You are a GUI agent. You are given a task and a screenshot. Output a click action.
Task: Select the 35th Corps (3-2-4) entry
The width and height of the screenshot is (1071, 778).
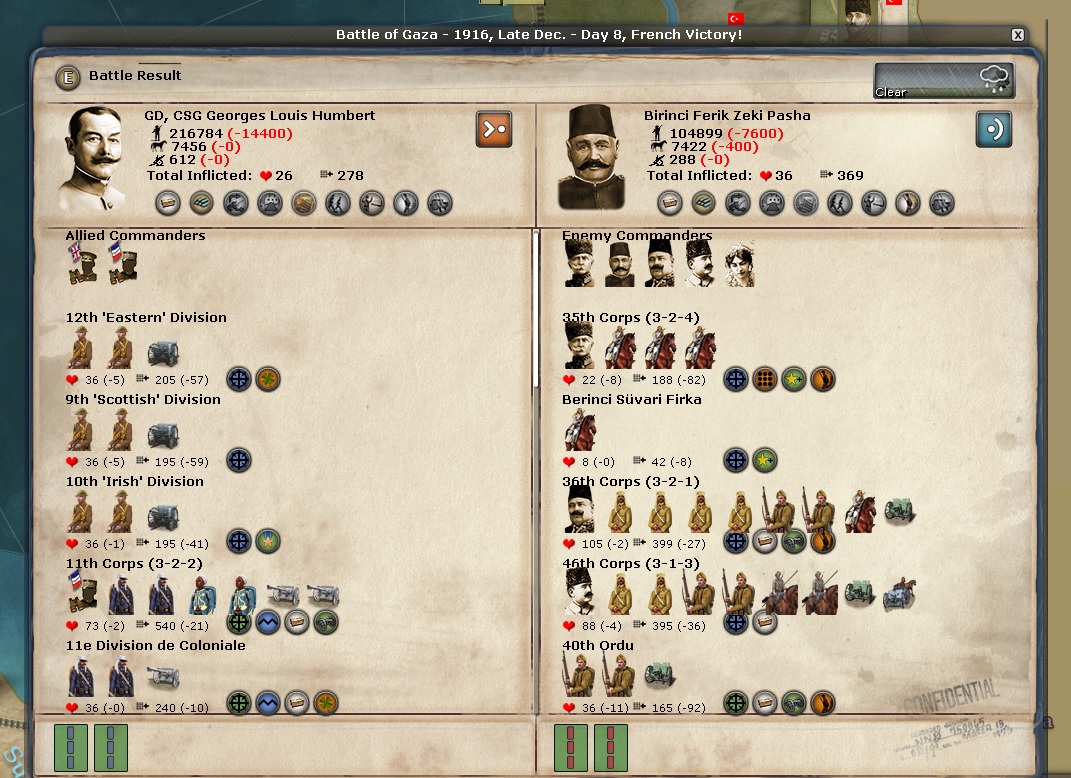630,318
